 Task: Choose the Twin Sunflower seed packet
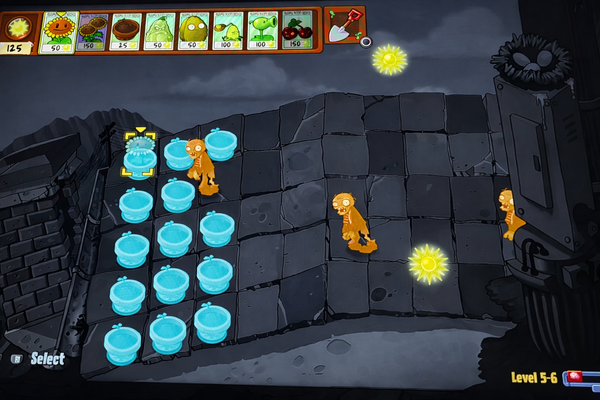92,32
